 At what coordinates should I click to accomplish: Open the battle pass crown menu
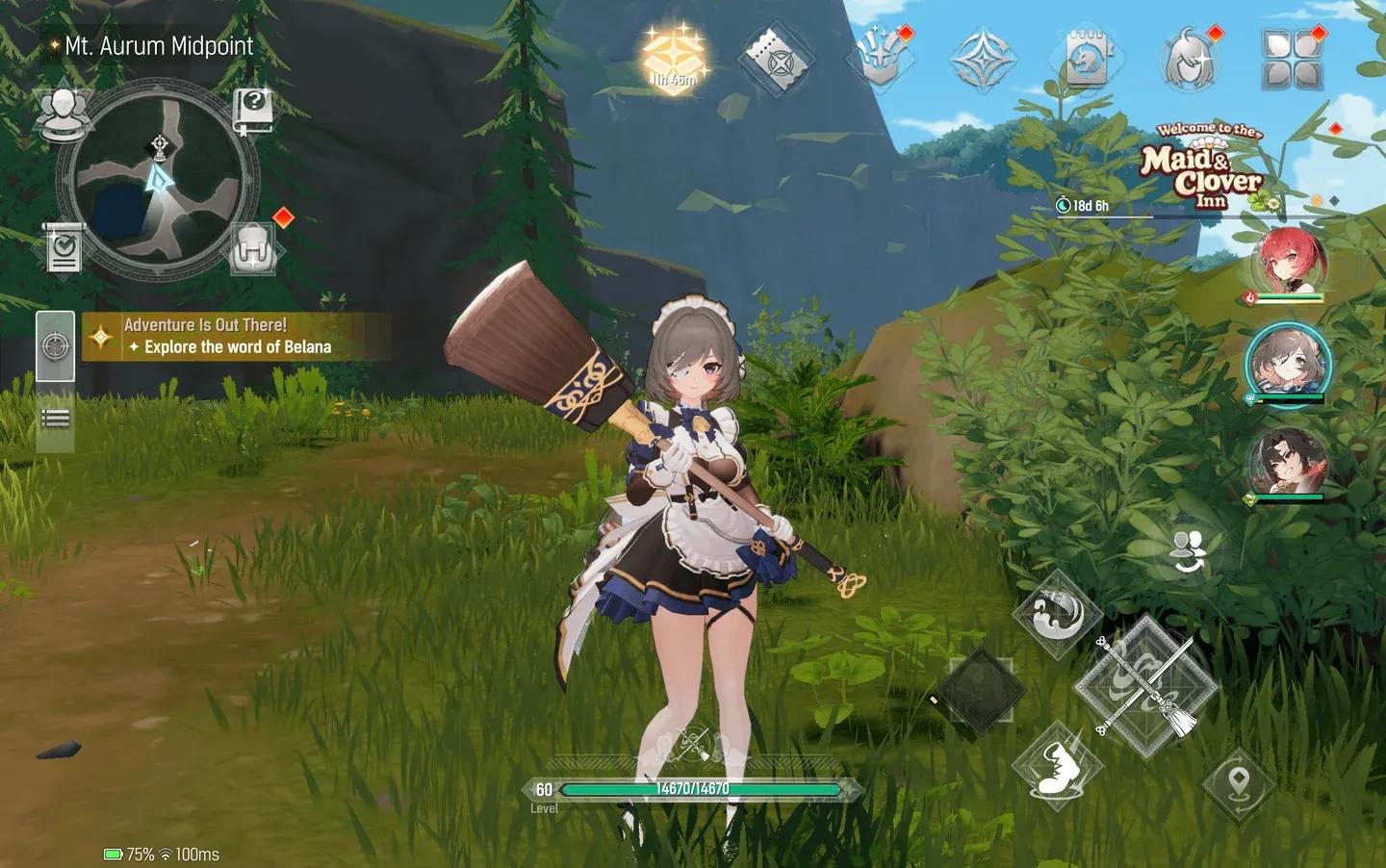(881, 58)
